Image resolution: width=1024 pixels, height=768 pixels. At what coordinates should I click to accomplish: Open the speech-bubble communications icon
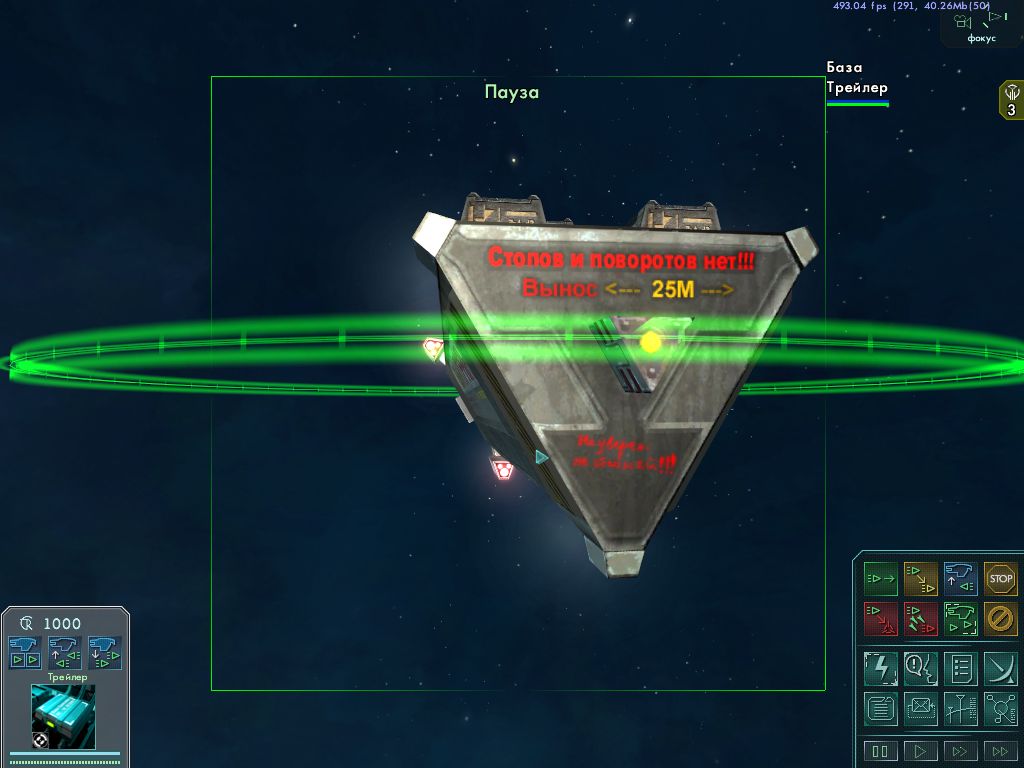point(920,667)
